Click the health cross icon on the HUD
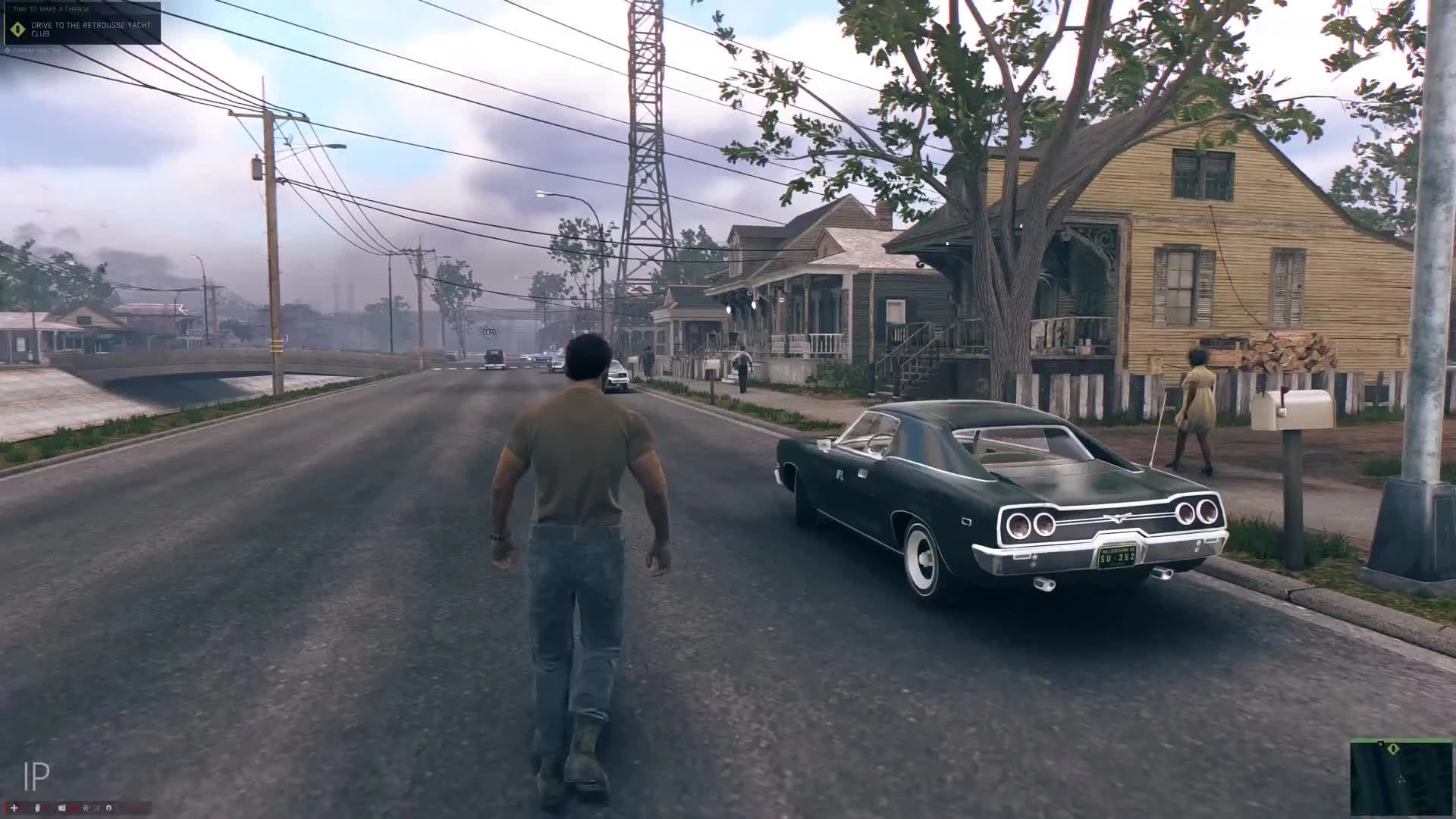This screenshot has width=1456, height=819. [14, 809]
